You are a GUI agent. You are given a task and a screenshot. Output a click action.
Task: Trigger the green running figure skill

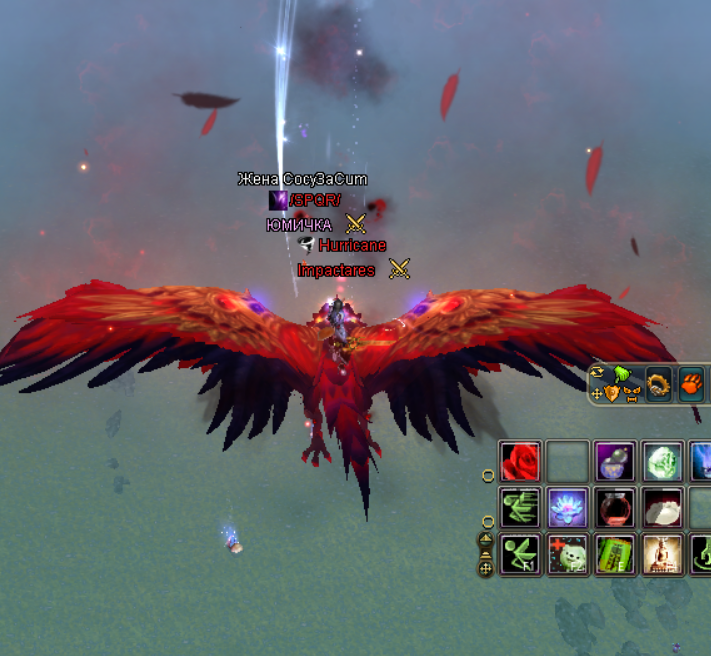[520, 507]
